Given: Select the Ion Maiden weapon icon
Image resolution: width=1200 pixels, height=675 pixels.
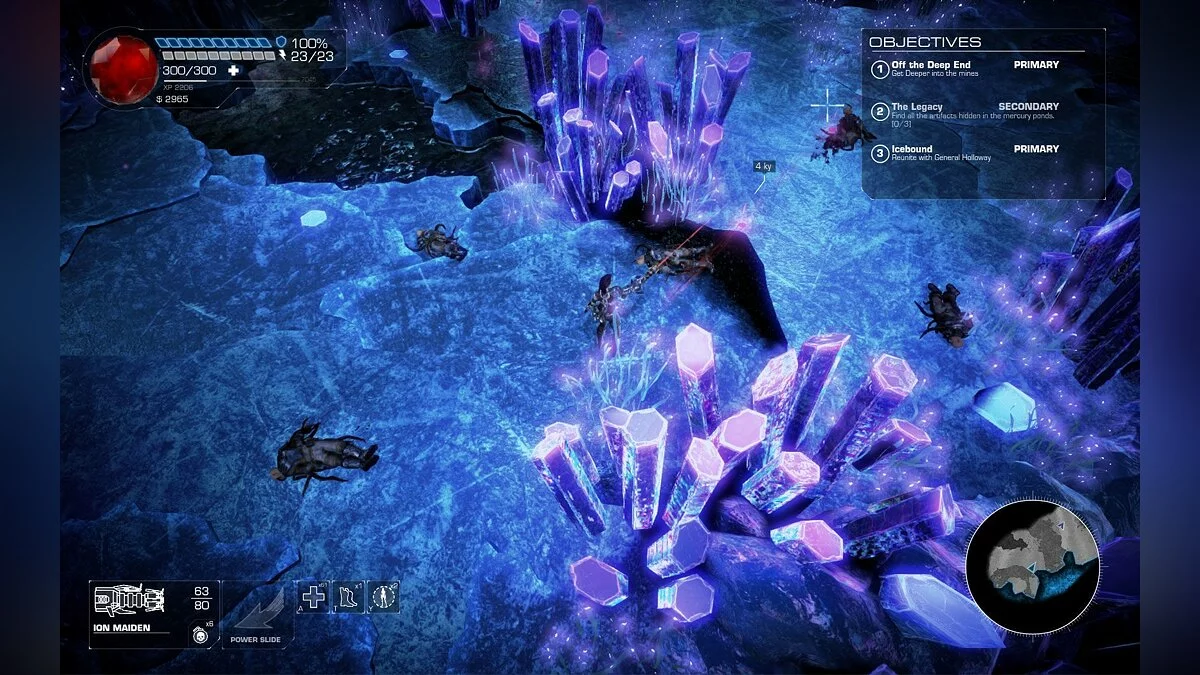Looking at the screenshot, I should pos(129,600).
